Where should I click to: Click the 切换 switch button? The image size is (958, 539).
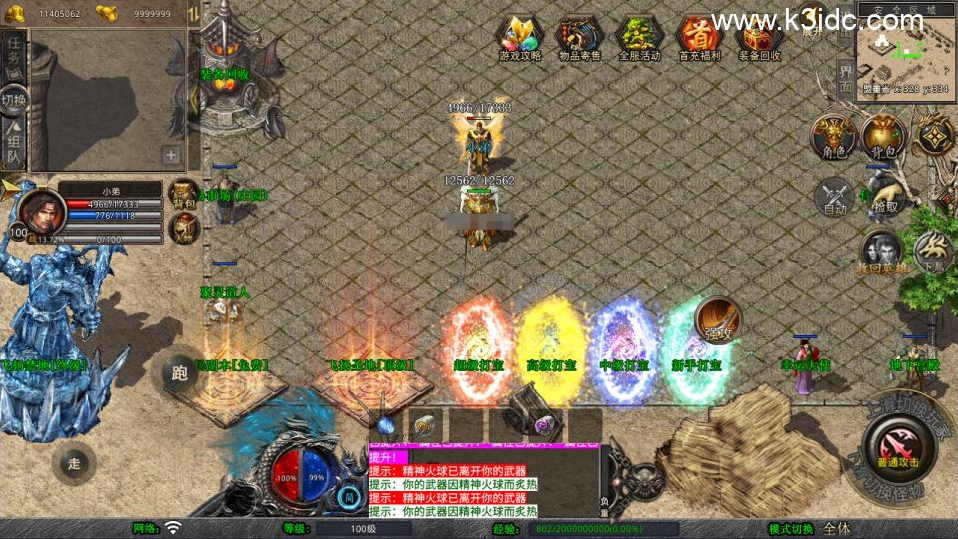coord(14,100)
